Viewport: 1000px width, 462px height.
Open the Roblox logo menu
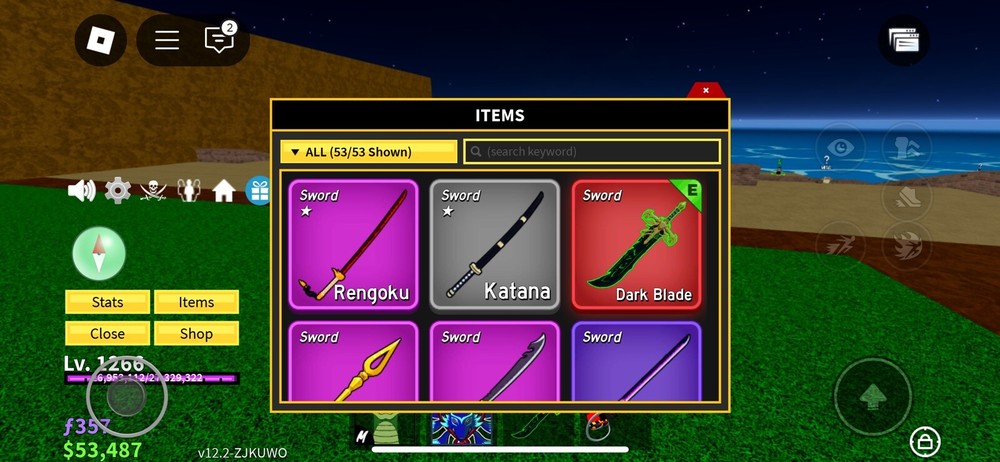click(100, 41)
